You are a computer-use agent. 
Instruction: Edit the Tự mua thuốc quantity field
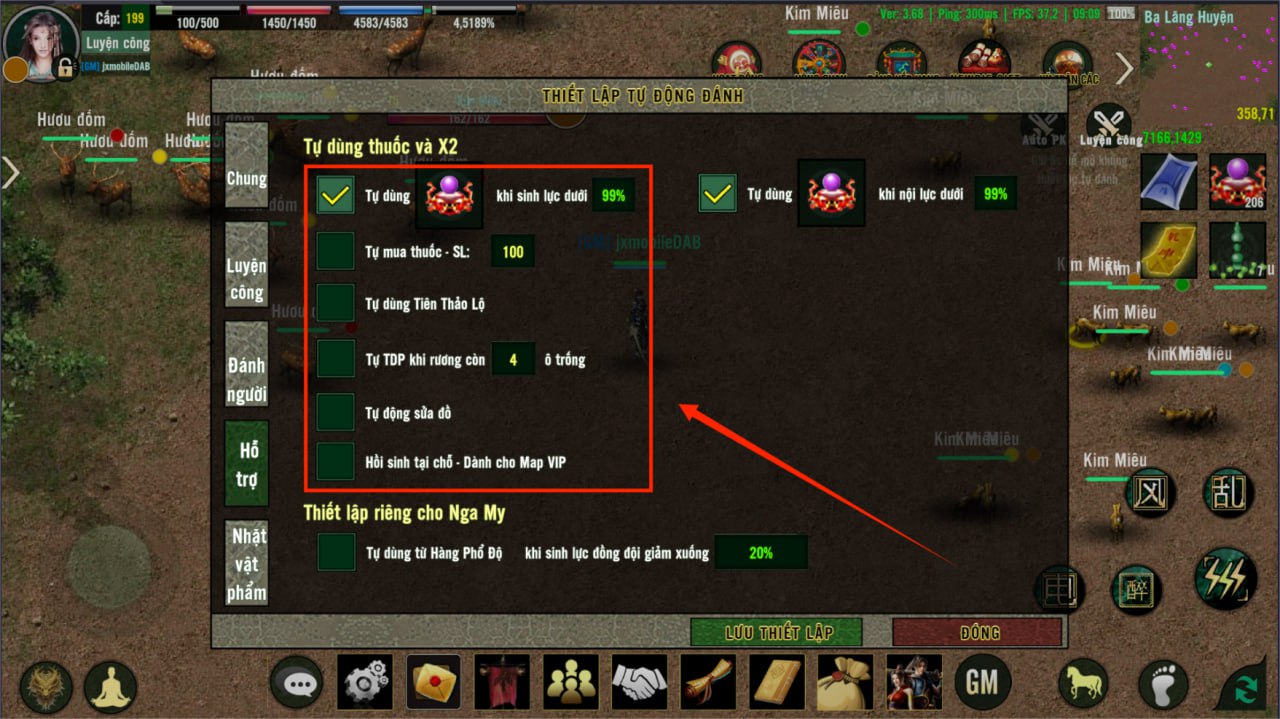point(512,252)
